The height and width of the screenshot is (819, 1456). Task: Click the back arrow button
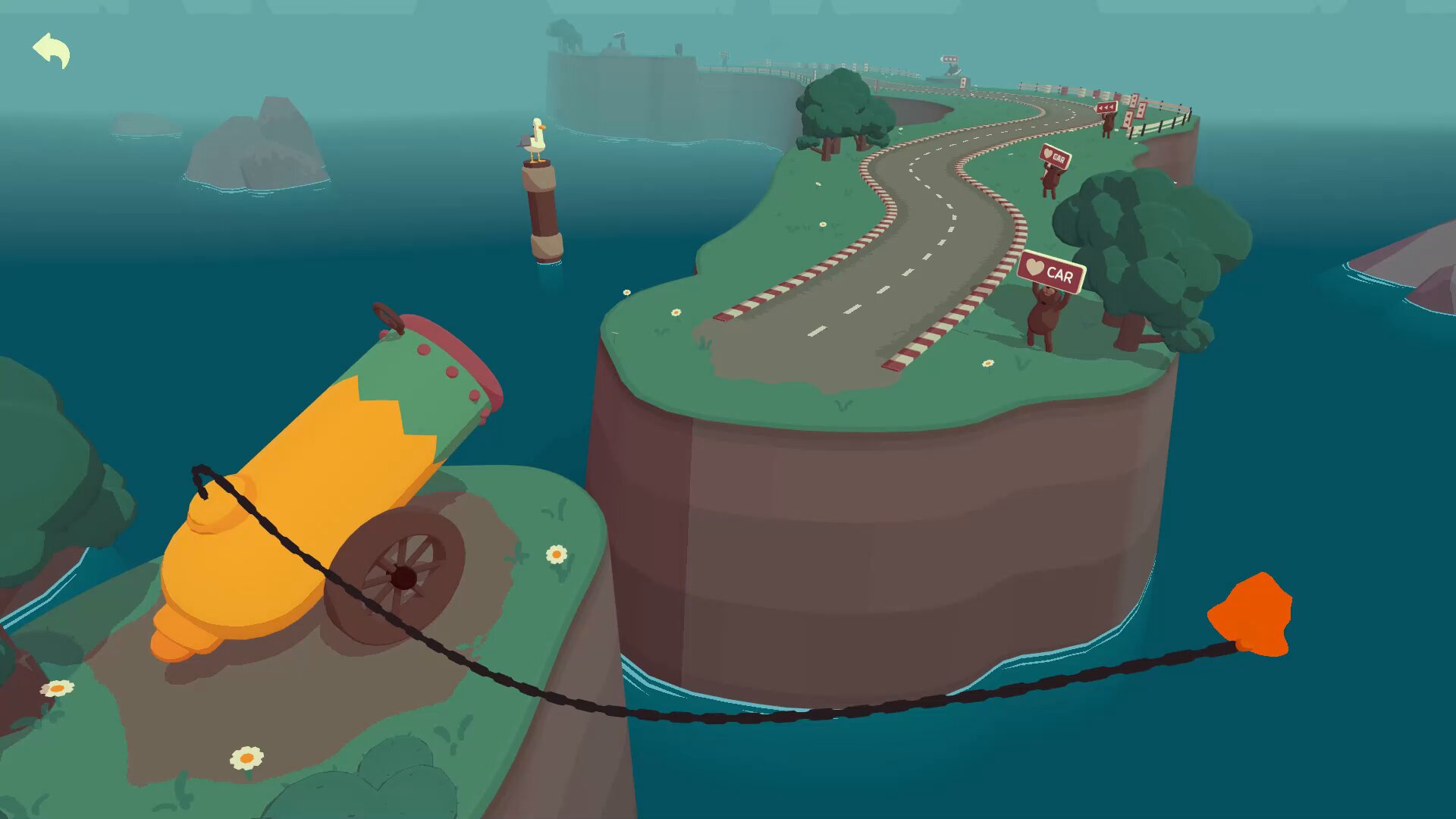pos(52,50)
